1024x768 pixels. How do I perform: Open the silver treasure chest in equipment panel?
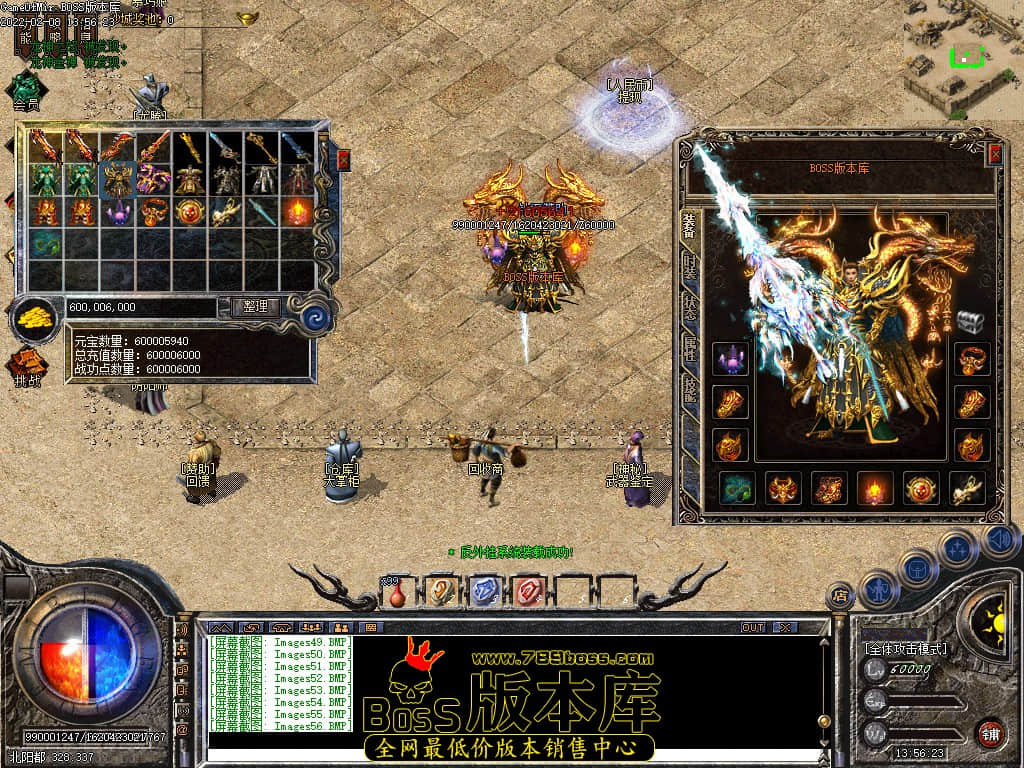point(971,321)
